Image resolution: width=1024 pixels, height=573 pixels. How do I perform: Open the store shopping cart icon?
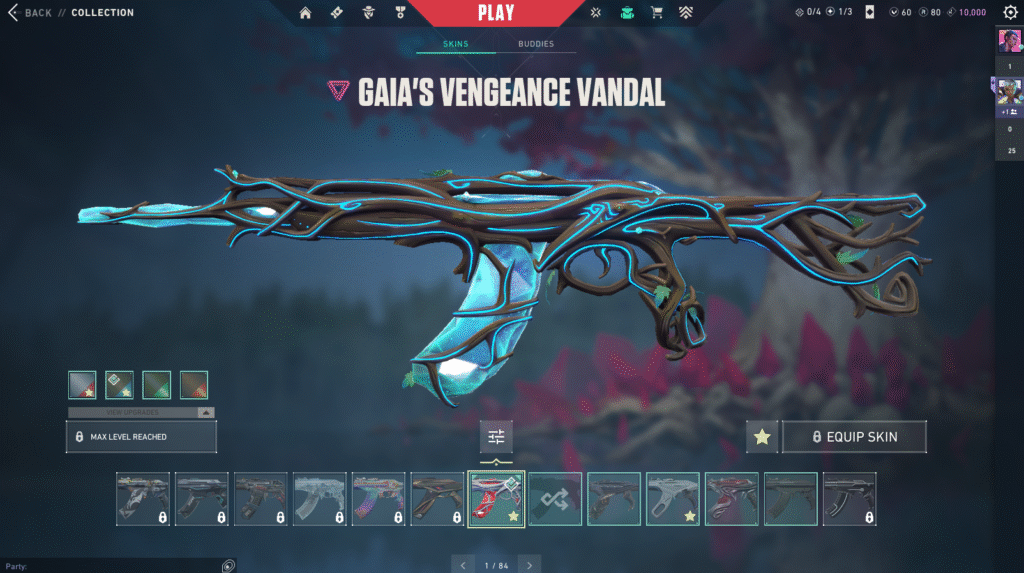tap(657, 13)
